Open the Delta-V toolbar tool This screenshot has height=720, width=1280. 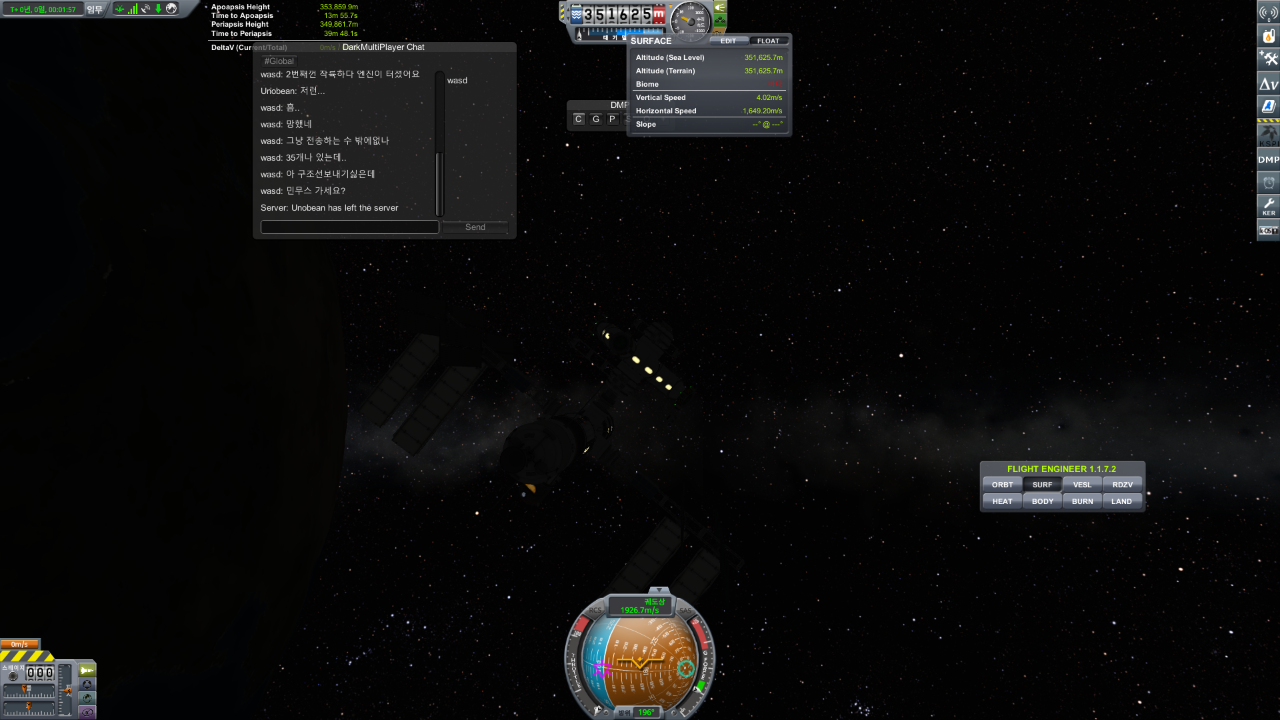click(1268, 83)
